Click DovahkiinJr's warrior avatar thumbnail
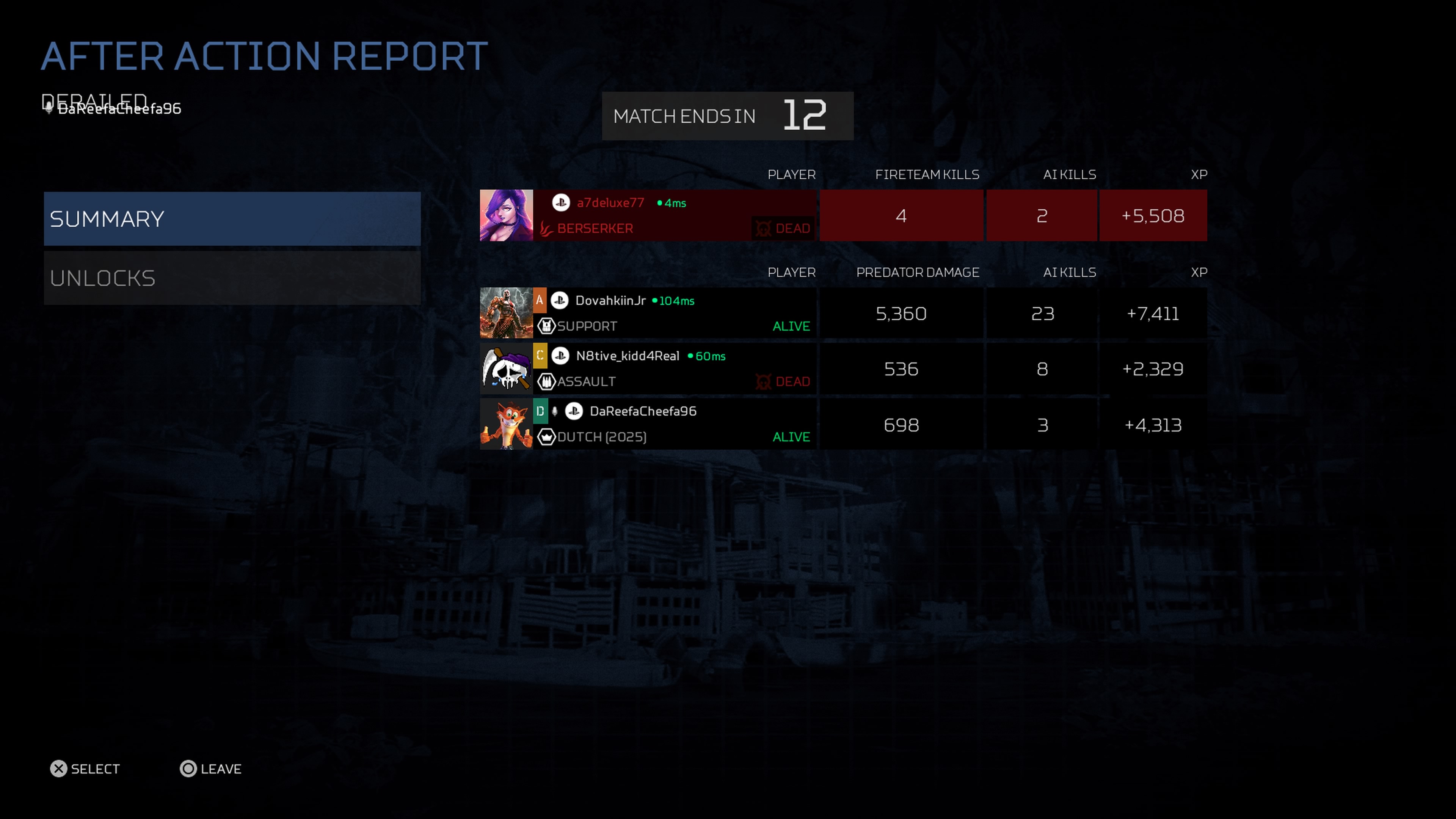The height and width of the screenshot is (819, 1456). coord(506,313)
